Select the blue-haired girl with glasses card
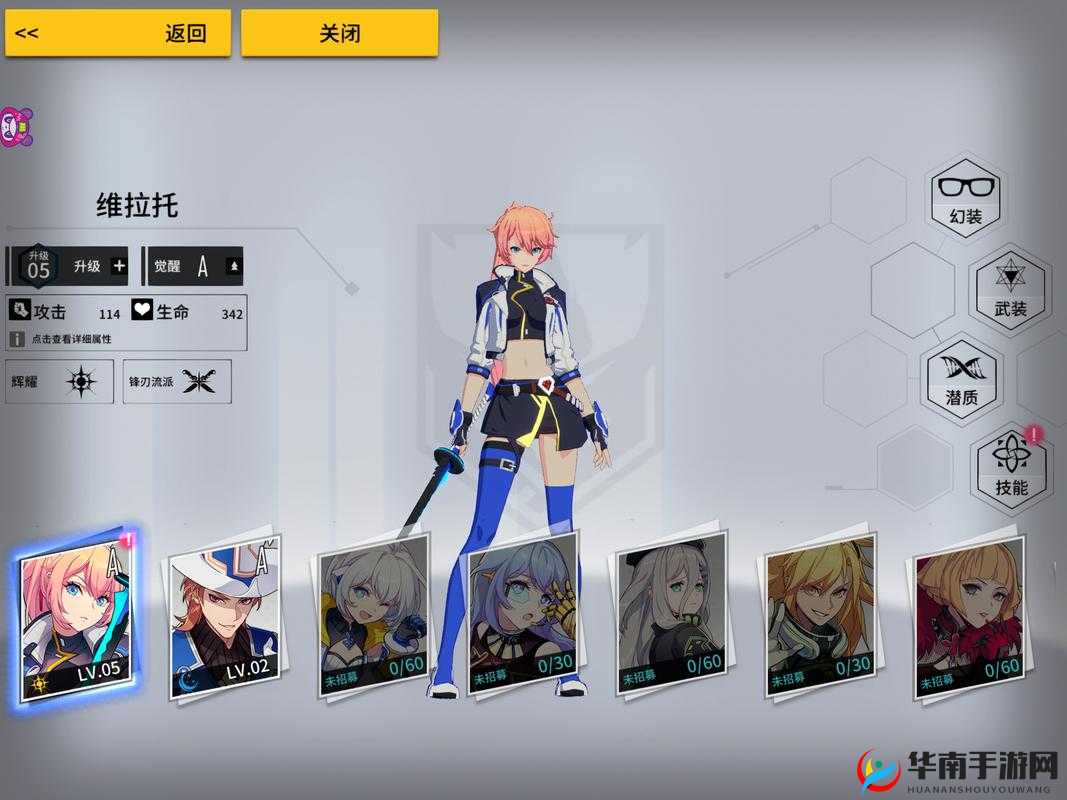Image resolution: width=1067 pixels, height=800 pixels. point(522,612)
